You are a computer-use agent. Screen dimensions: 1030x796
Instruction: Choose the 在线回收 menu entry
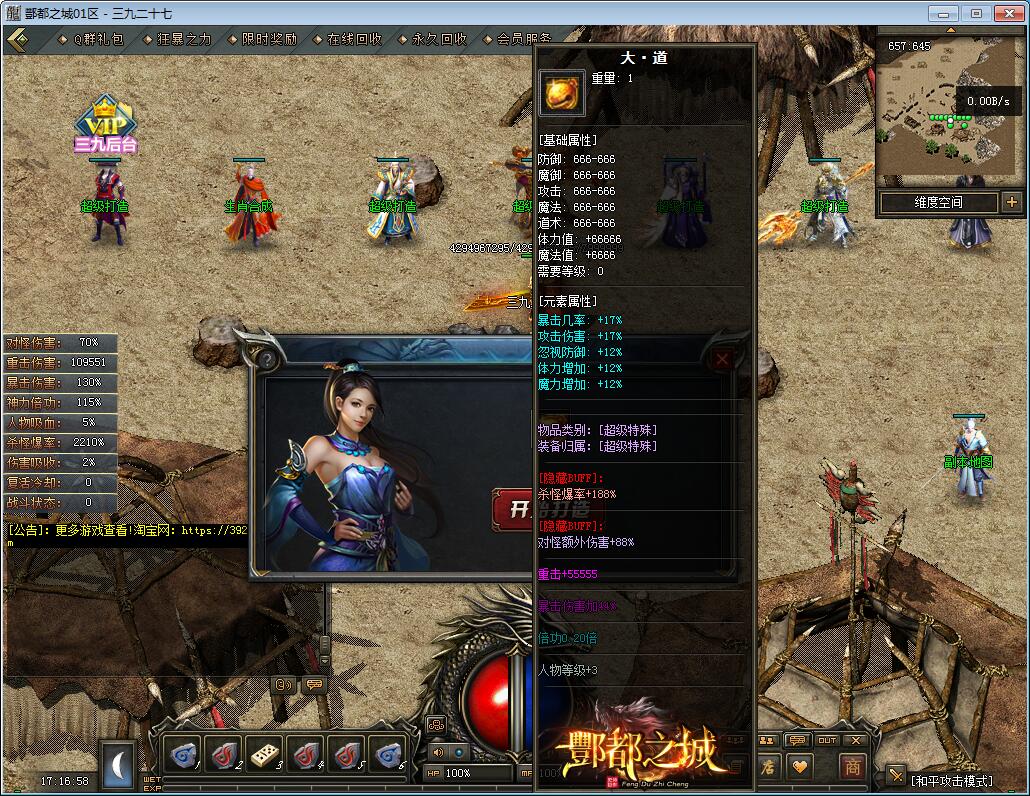coord(354,39)
